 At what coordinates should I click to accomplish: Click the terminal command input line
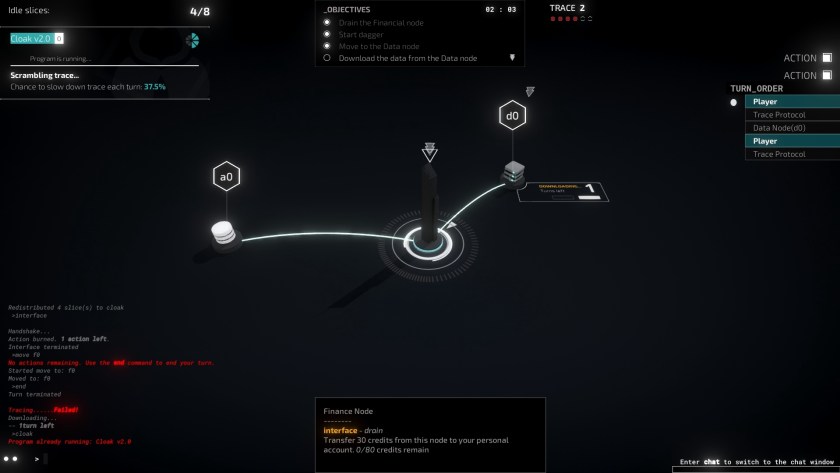tap(150, 459)
